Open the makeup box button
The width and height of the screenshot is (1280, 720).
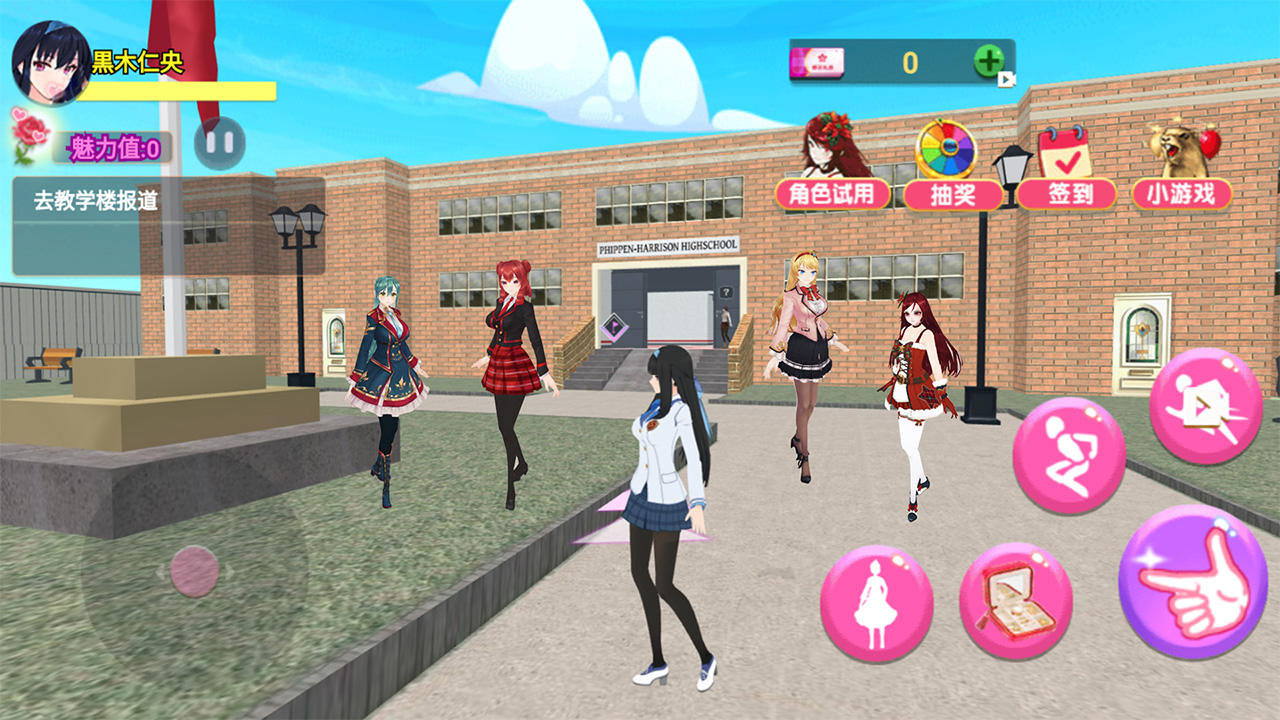pos(1015,601)
